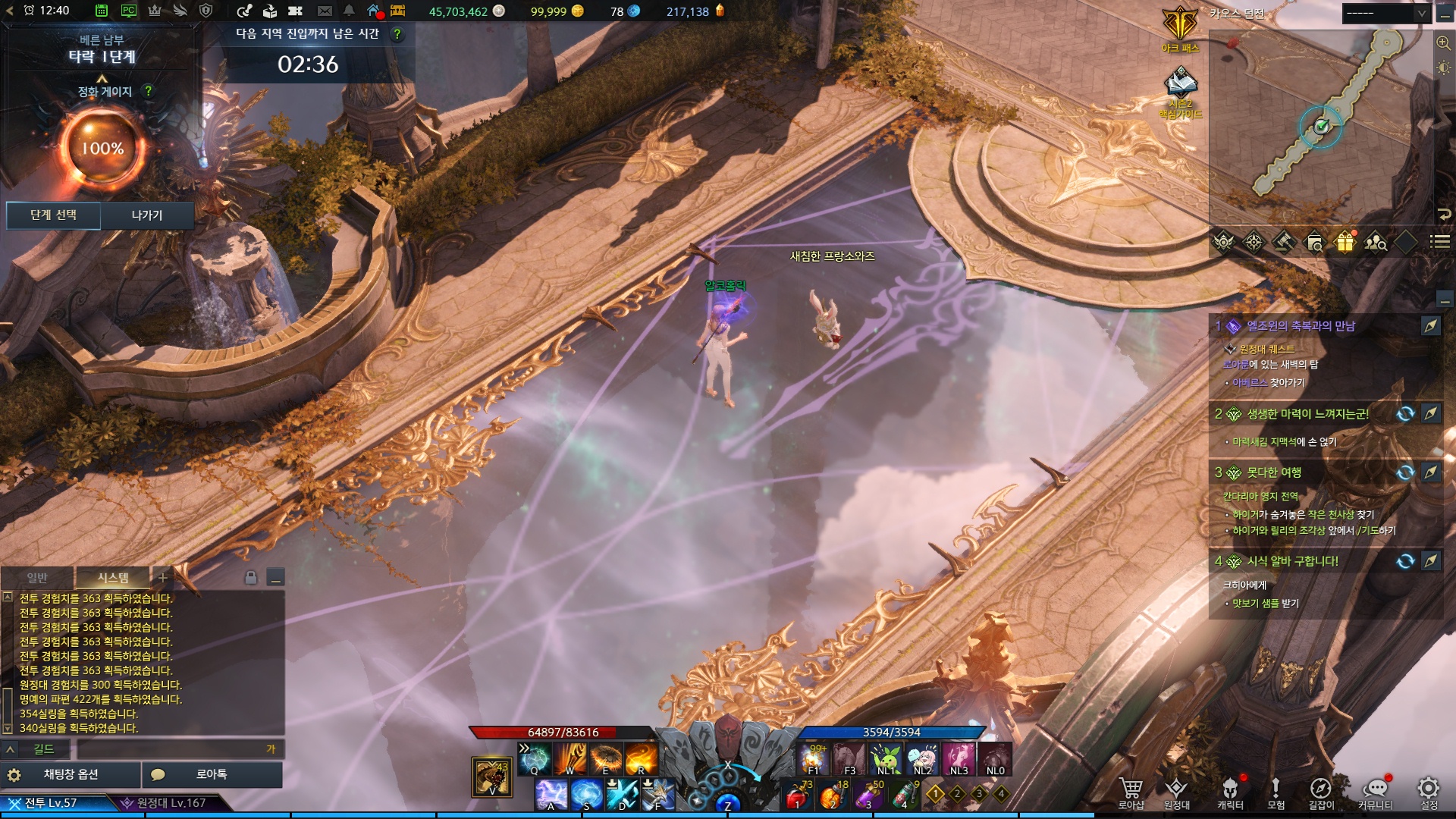Click the gift box icon under minimap

1345,243
